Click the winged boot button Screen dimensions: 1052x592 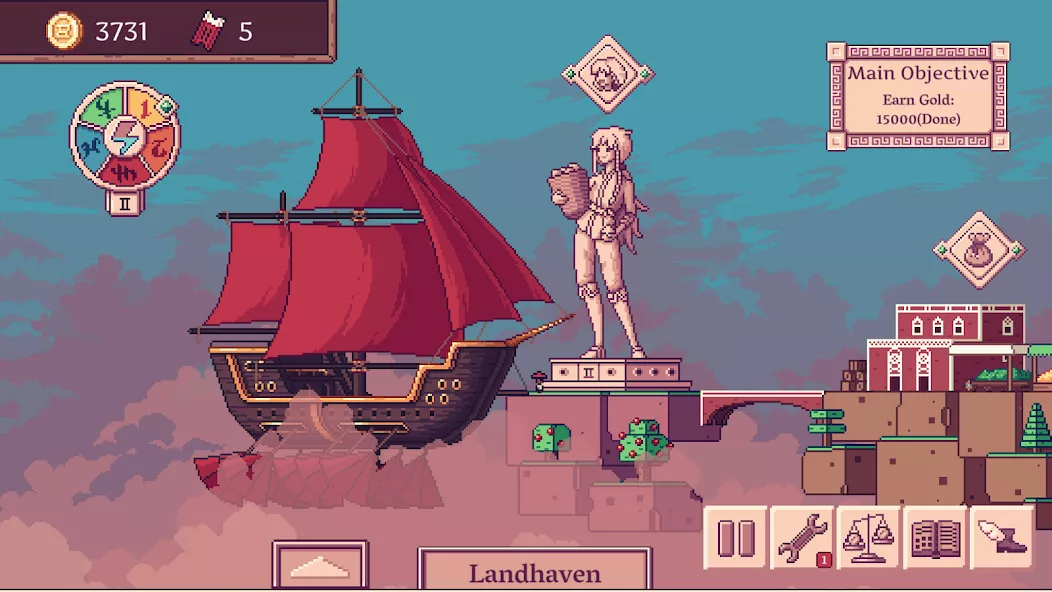click(x=1001, y=538)
